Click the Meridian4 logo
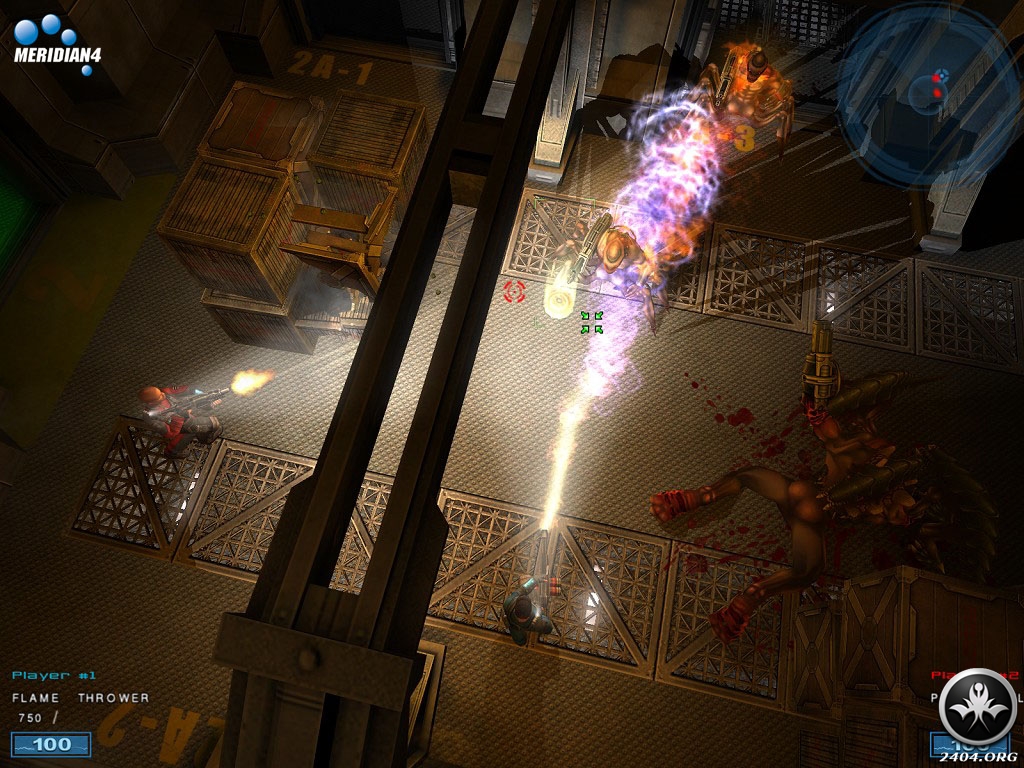Screen dimensions: 1024x768 [x=56, y=40]
